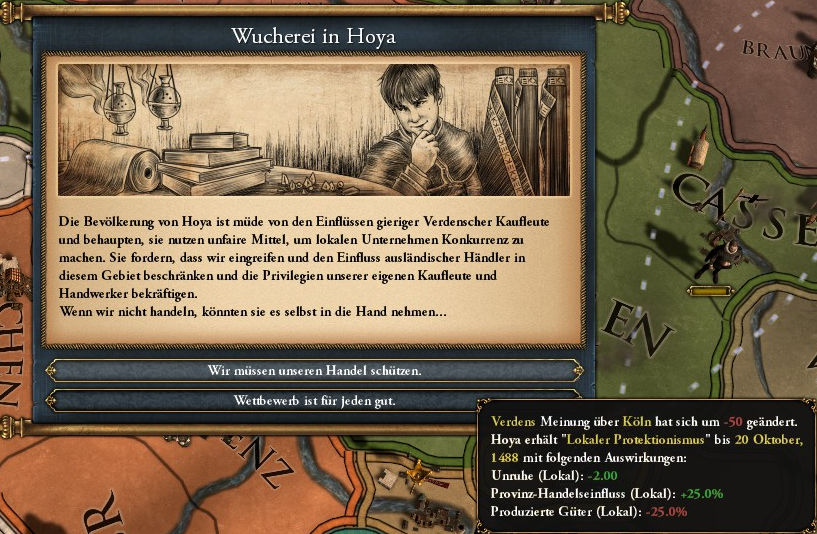The width and height of the screenshot is (817, 534).
Task: Choose "Wir müssen unseren Handel schützen."
Action: pos(314,370)
